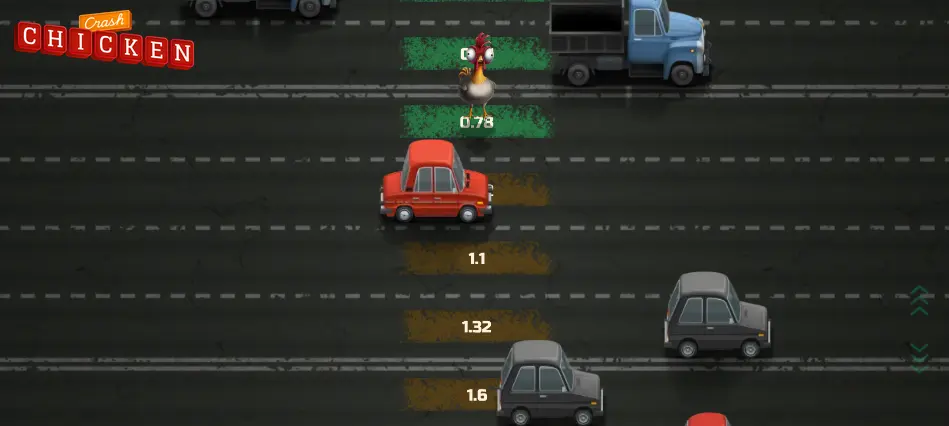Viewport: 949px width, 426px height.
Task: Select the 1.1 multiplier tile
Action: pyautogui.click(x=477, y=258)
